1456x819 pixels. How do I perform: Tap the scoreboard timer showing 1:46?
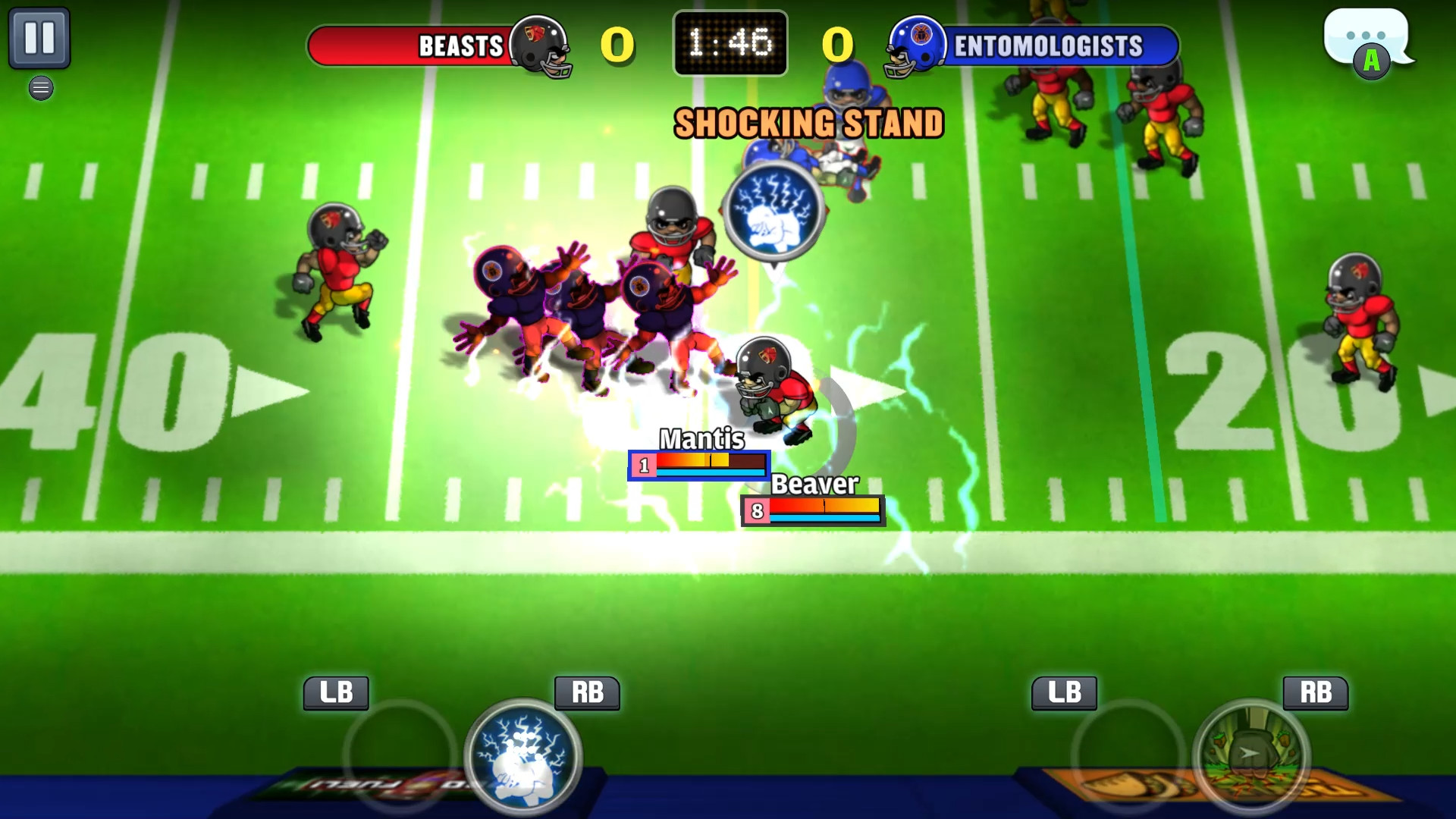730,43
